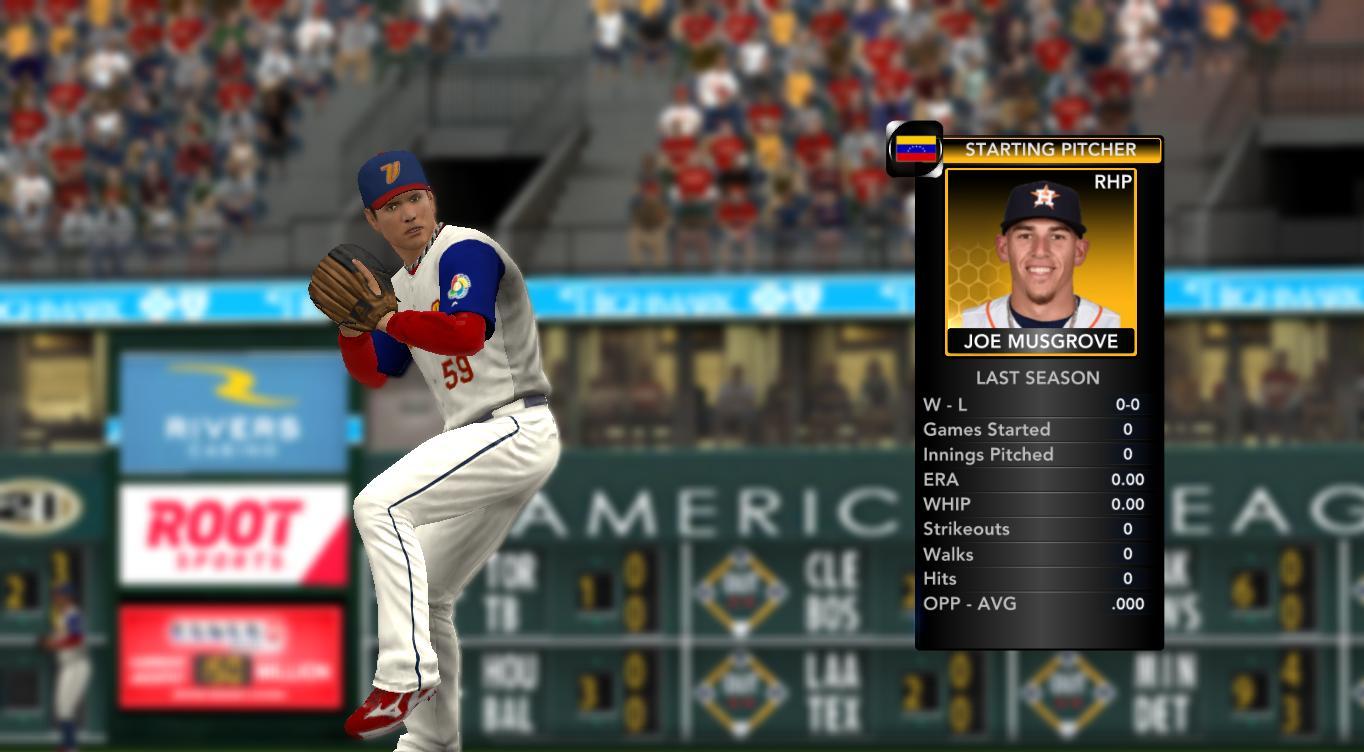Click the Venezuela flag icon

coord(915,149)
